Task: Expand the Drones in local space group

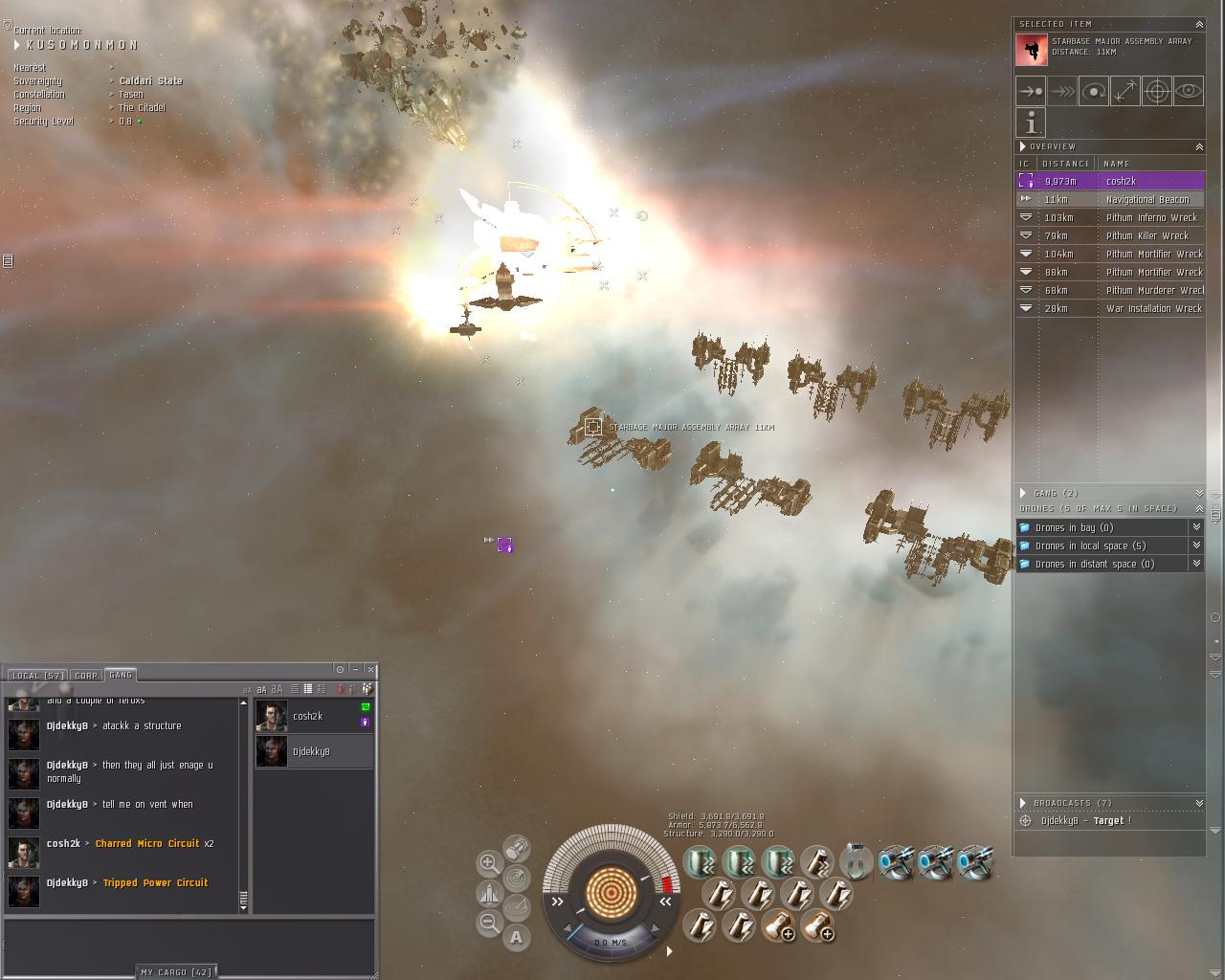Action: 1195,546
